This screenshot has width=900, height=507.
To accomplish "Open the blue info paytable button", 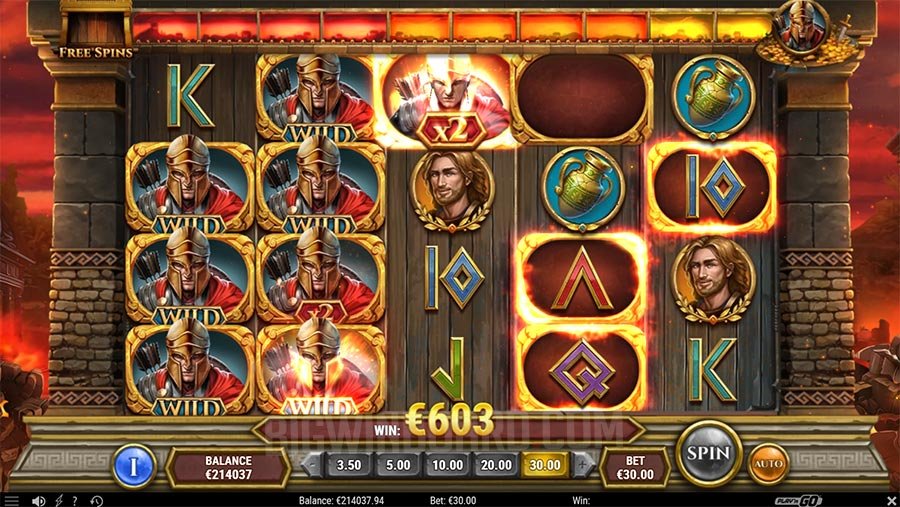I will click(x=131, y=465).
